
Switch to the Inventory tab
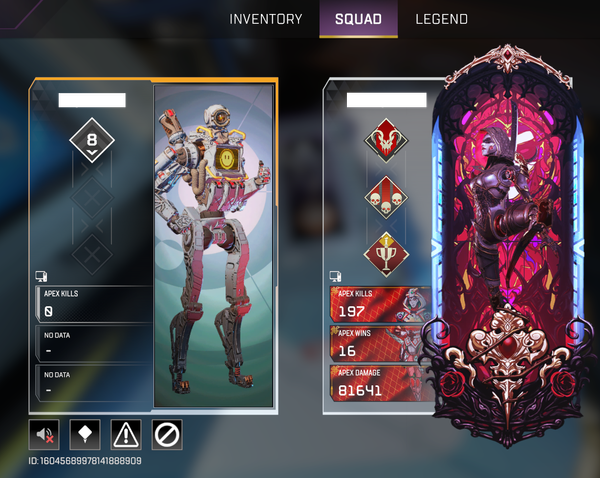pos(265,19)
